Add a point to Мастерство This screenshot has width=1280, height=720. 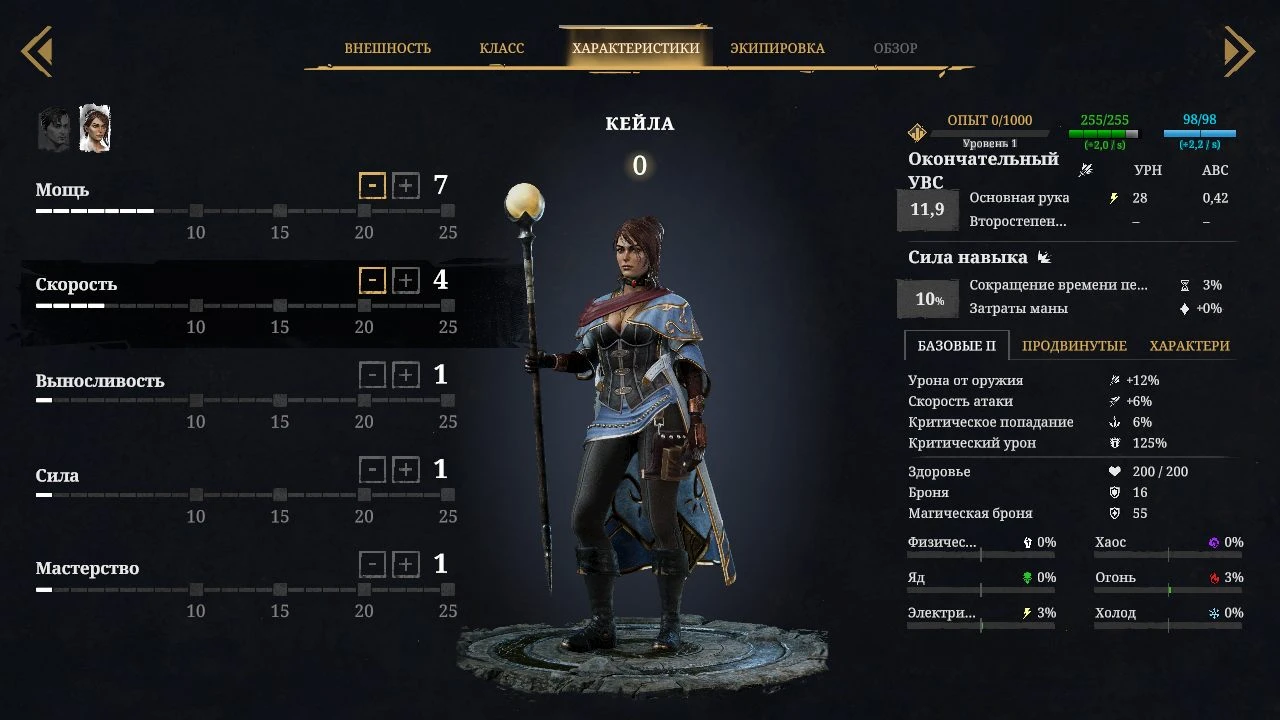[x=405, y=564]
